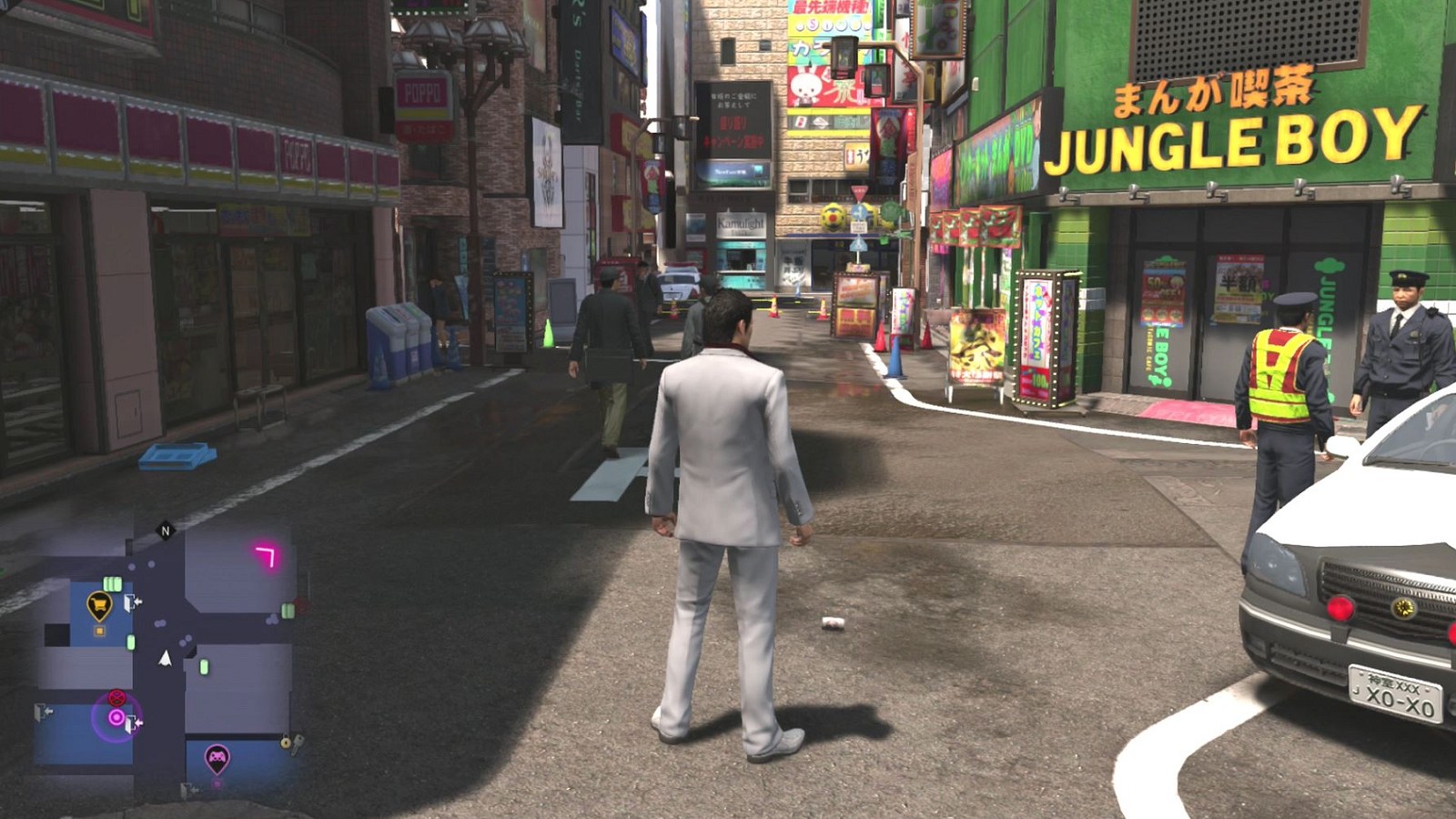This screenshot has height=819, width=1456.
Task: Click the pink corner bracket map marker
Action: [x=266, y=554]
